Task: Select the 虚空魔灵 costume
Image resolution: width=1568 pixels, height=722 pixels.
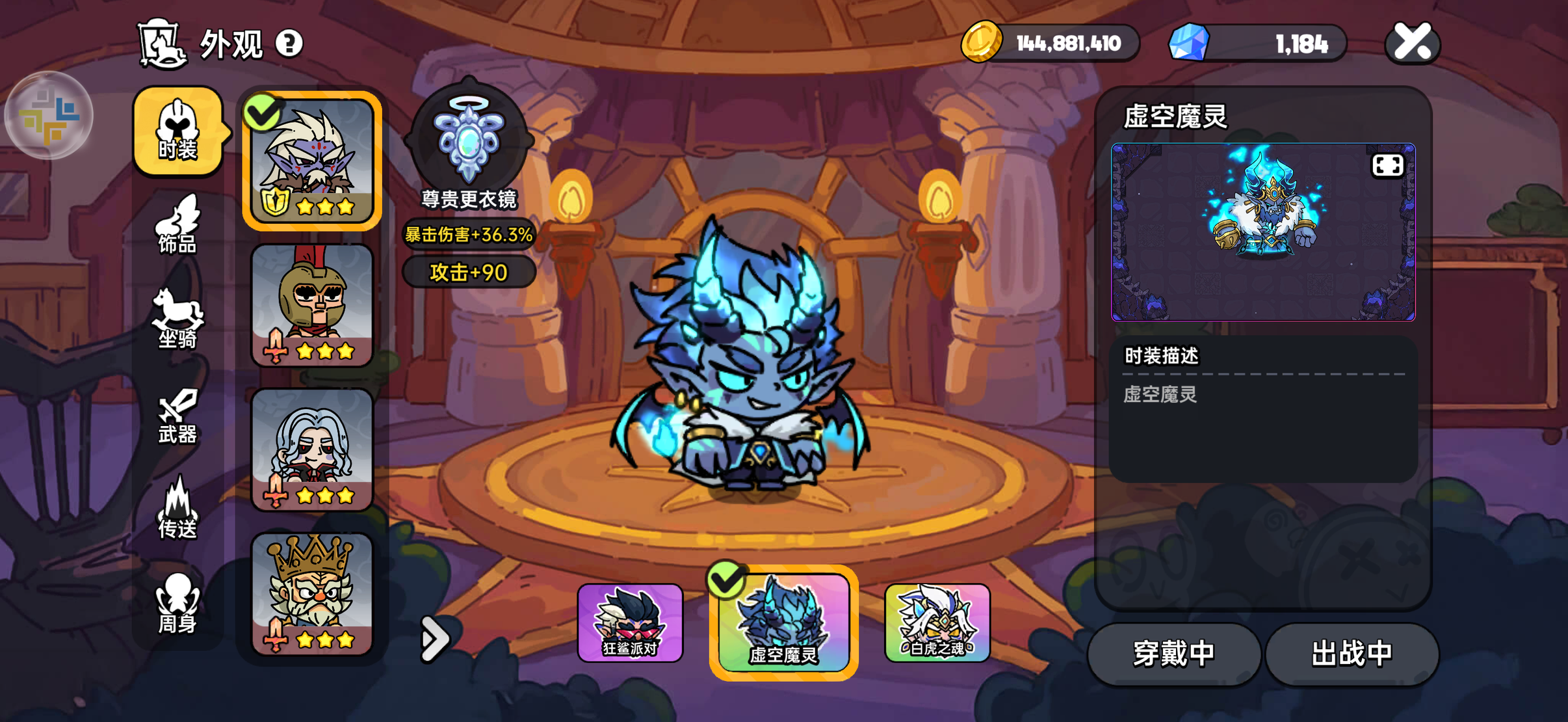Action: [x=783, y=622]
